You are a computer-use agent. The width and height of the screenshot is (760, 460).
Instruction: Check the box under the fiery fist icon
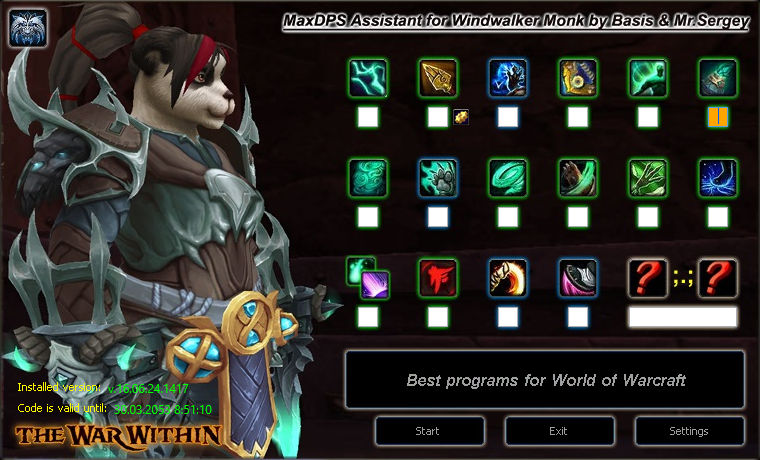(x=507, y=317)
